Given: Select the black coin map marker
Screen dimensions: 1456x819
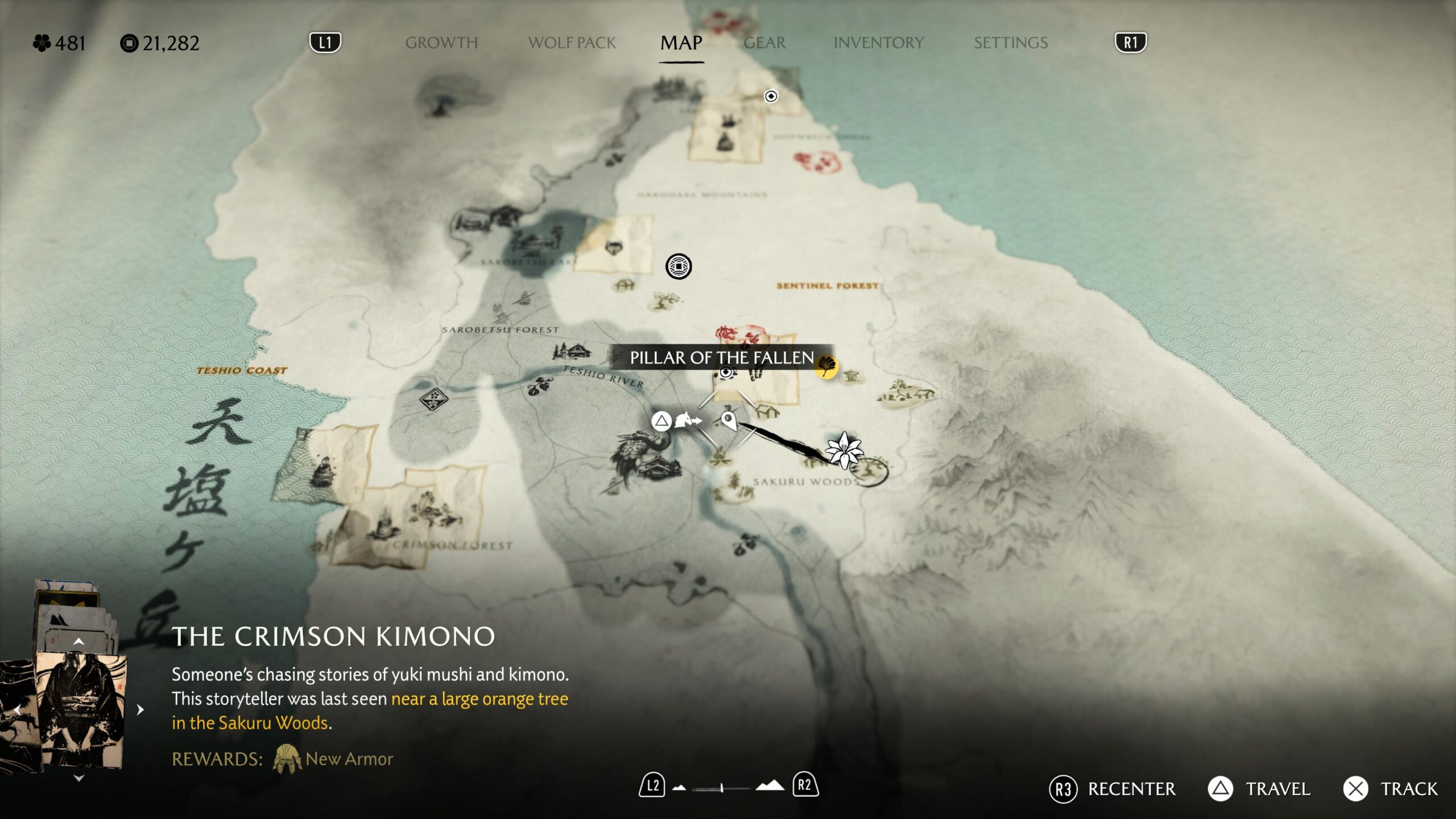Looking at the screenshot, I should tap(679, 266).
